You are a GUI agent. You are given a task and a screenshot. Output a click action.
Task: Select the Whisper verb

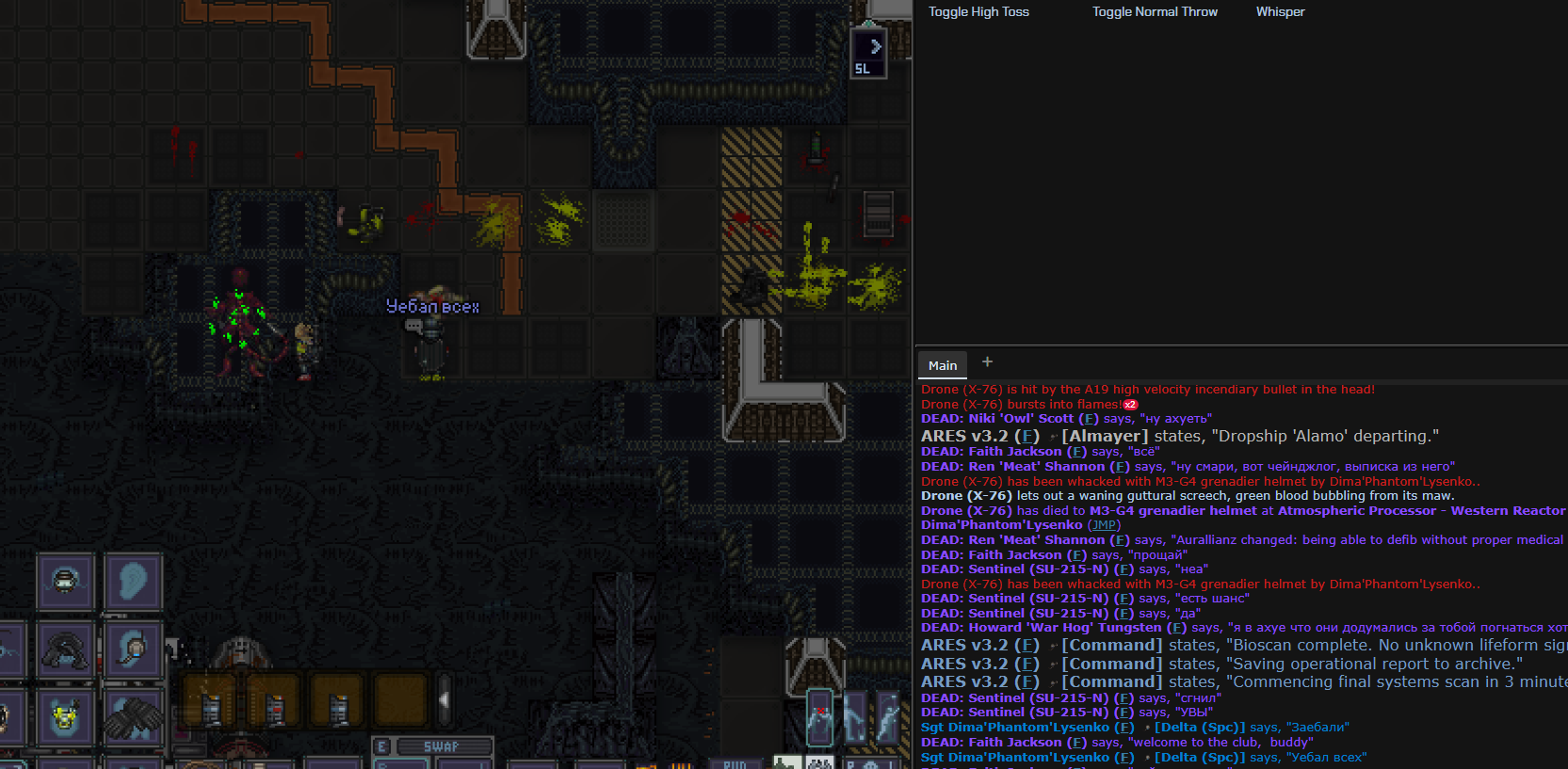(1280, 12)
